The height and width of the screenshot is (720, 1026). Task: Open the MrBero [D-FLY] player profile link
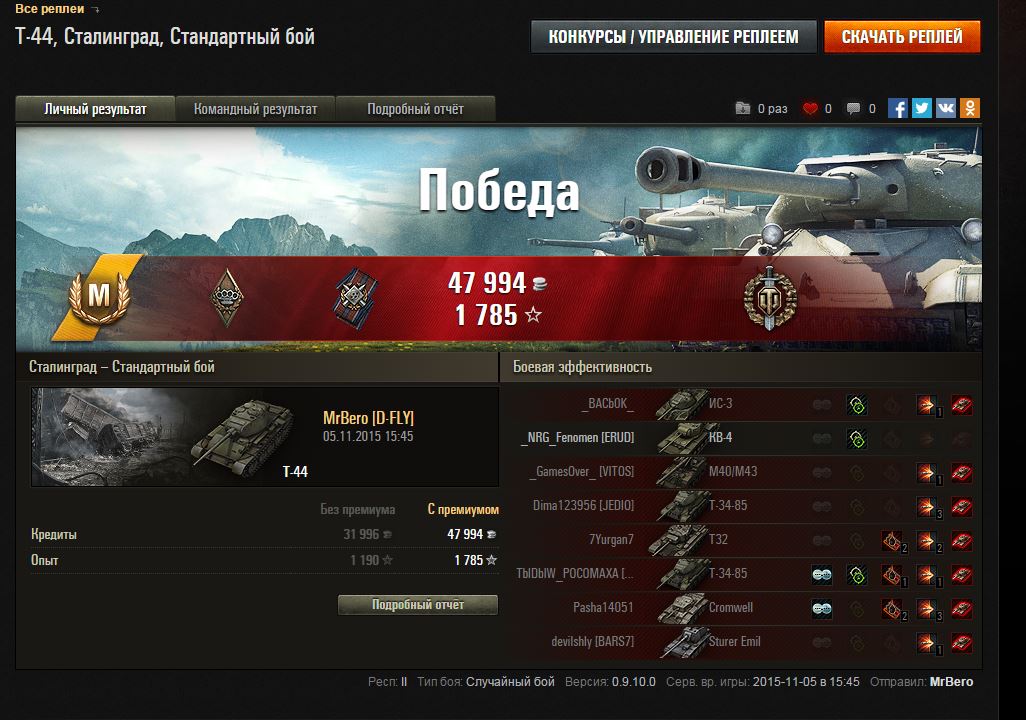pyautogui.click(x=368, y=418)
